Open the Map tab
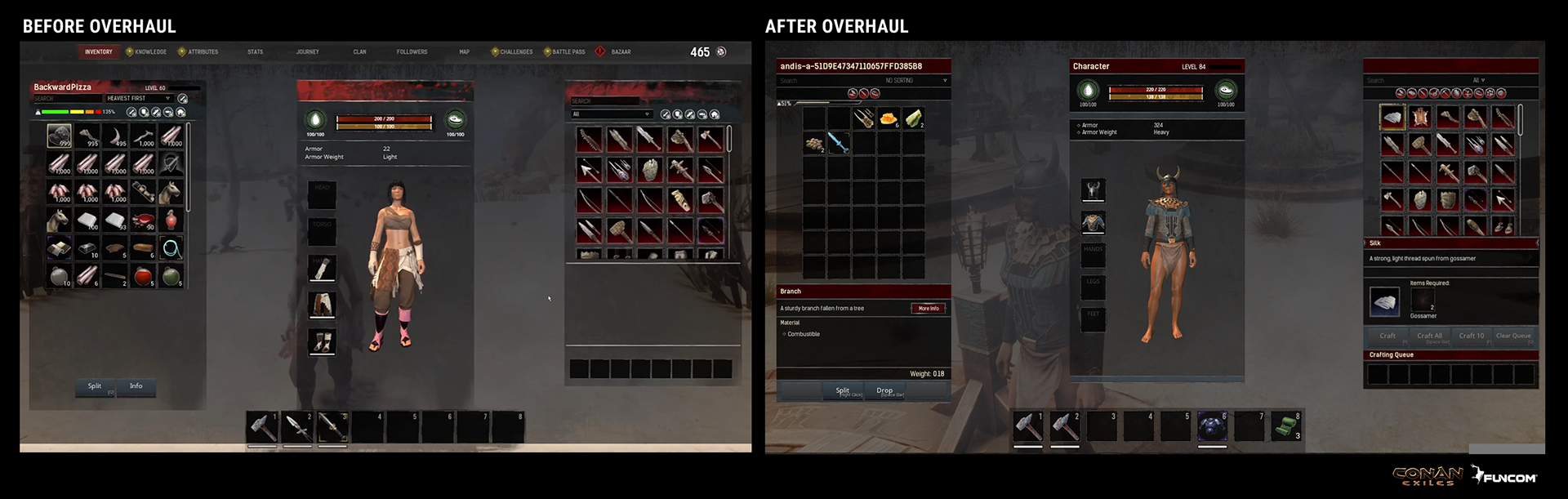This screenshot has width=1568, height=499. pyautogui.click(x=465, y=52)
